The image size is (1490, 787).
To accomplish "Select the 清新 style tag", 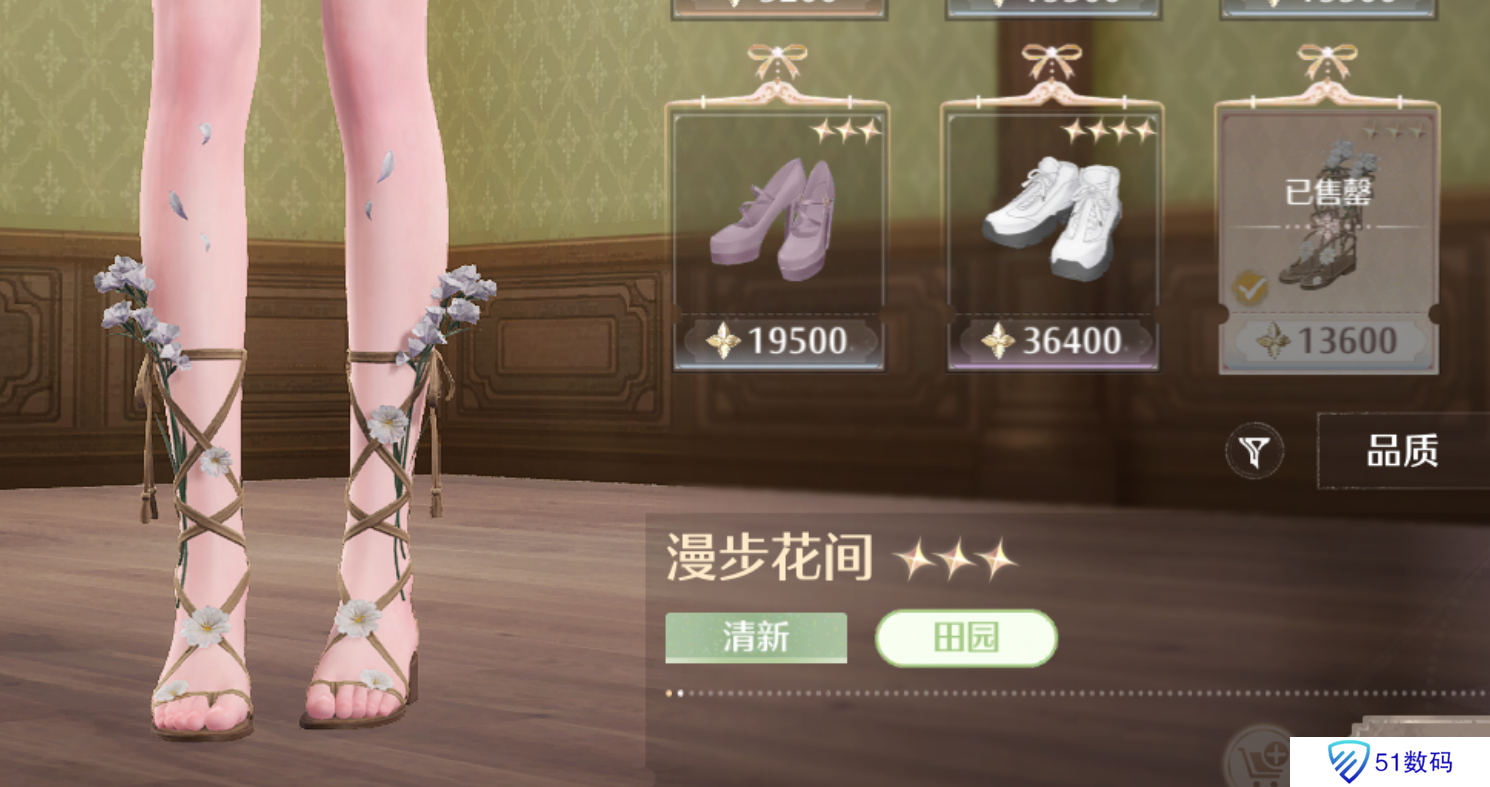I will (x=755, y=637).
